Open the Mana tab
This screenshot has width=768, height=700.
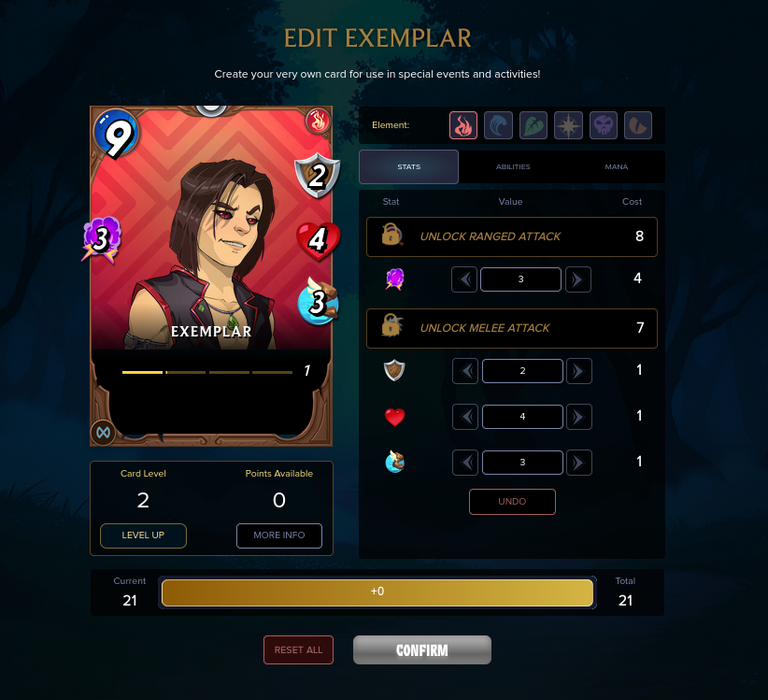pyautogui.click(x=616, y=167)
